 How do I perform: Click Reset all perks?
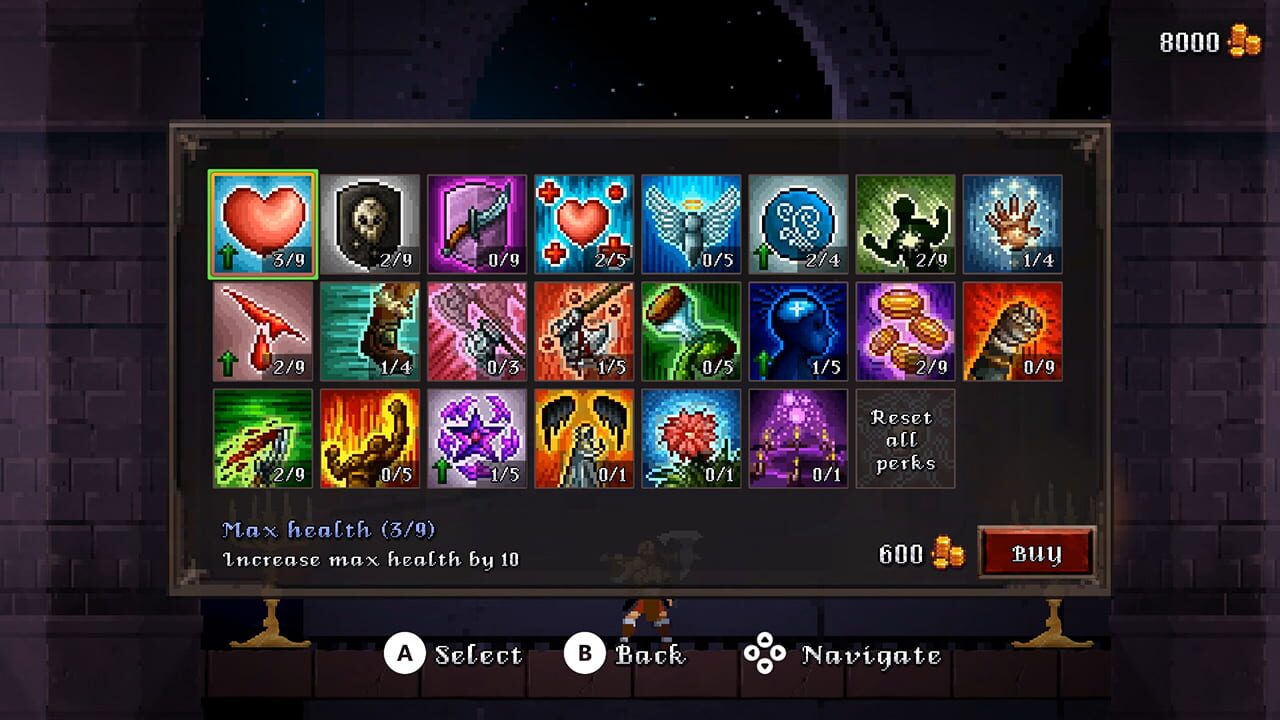click(905, 437)
